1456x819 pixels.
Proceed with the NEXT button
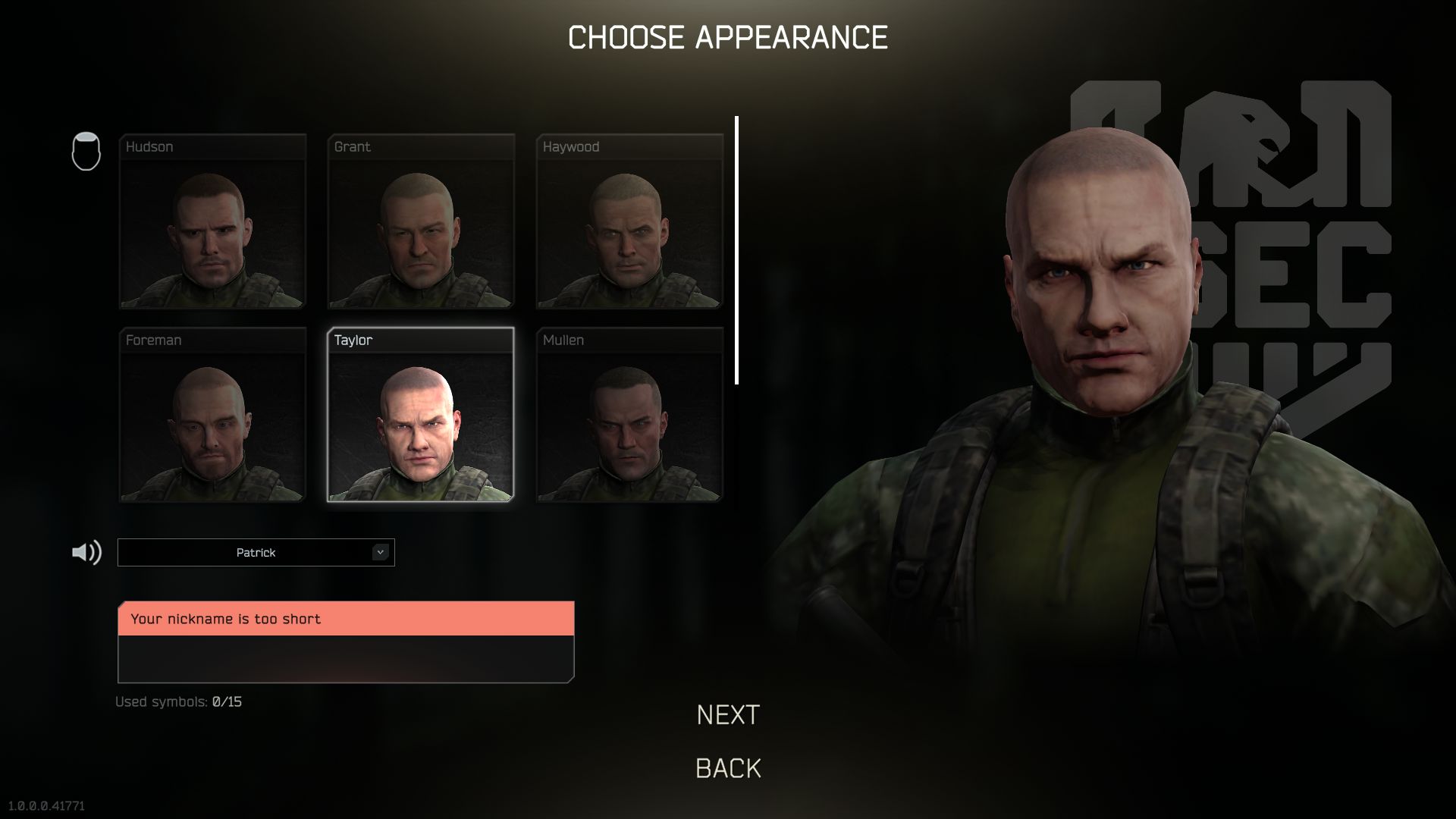(728, 715)
